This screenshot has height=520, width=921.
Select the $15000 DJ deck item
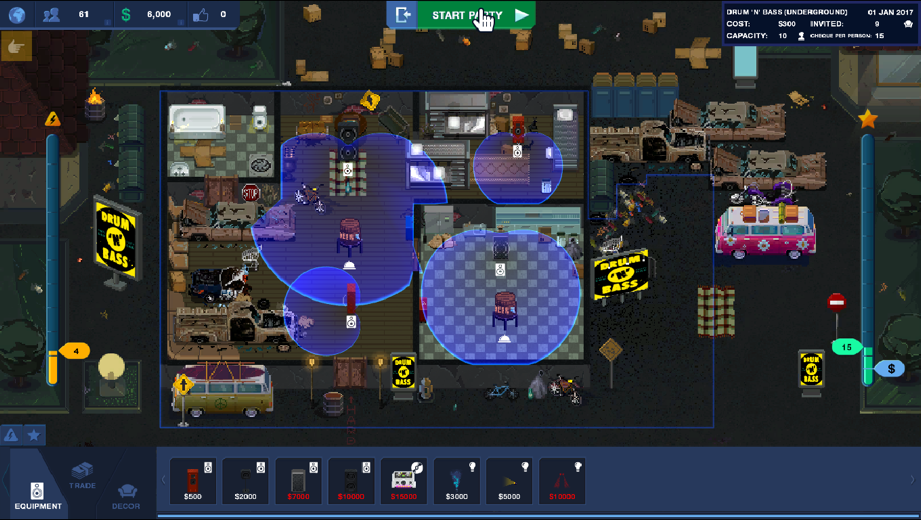[x=404, y=481]
